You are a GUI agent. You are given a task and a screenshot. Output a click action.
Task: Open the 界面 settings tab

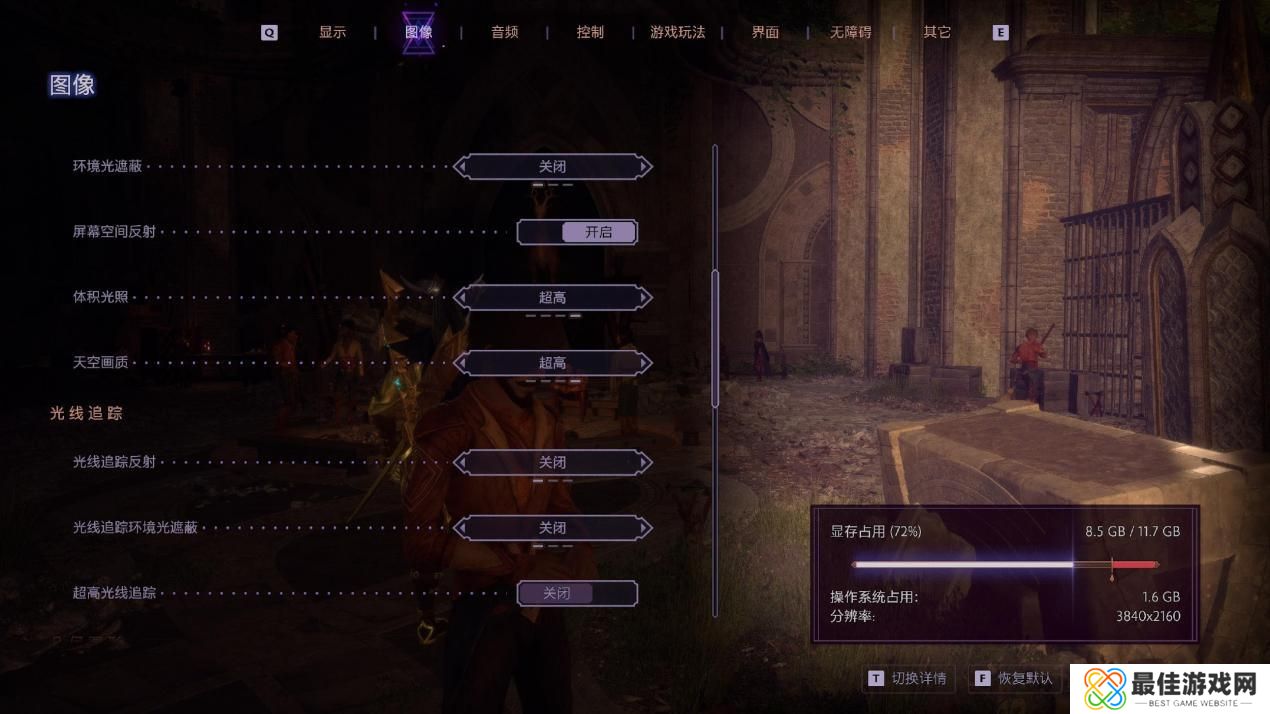point(765,32)
